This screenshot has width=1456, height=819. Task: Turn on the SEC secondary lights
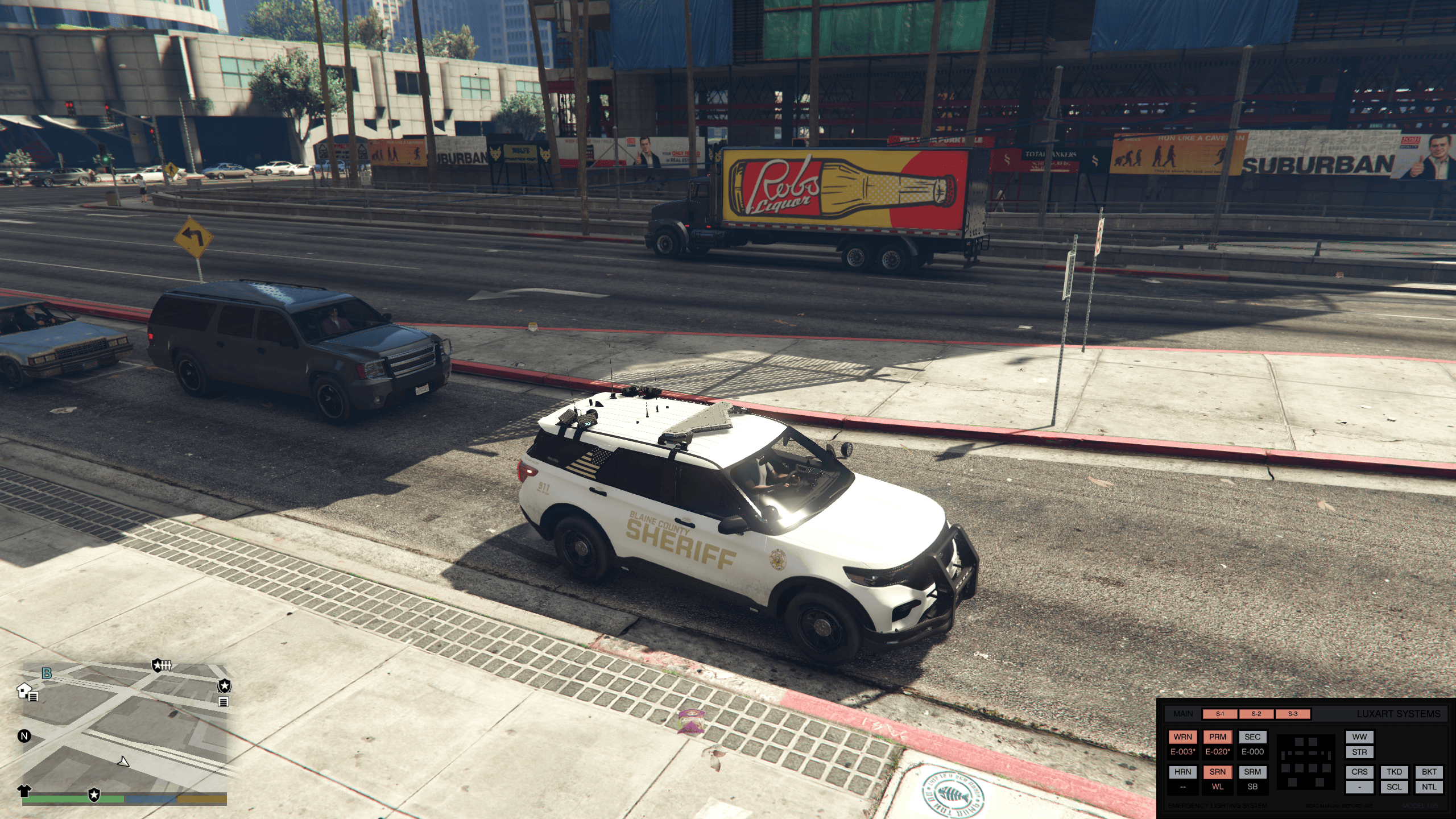pyautogui.click(x=1252, y=737)
